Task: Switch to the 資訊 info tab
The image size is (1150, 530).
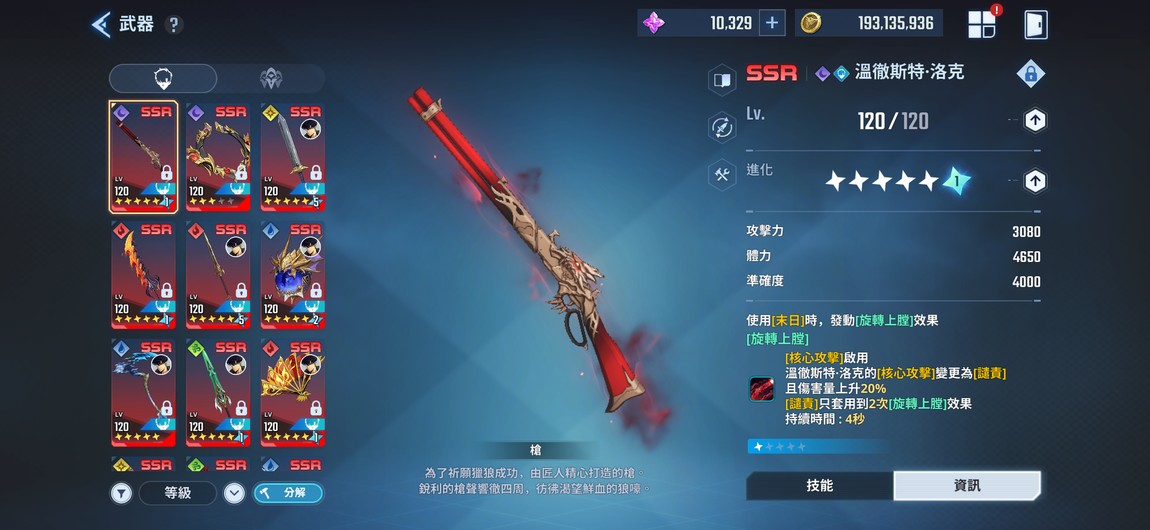Action: [967, 485]
